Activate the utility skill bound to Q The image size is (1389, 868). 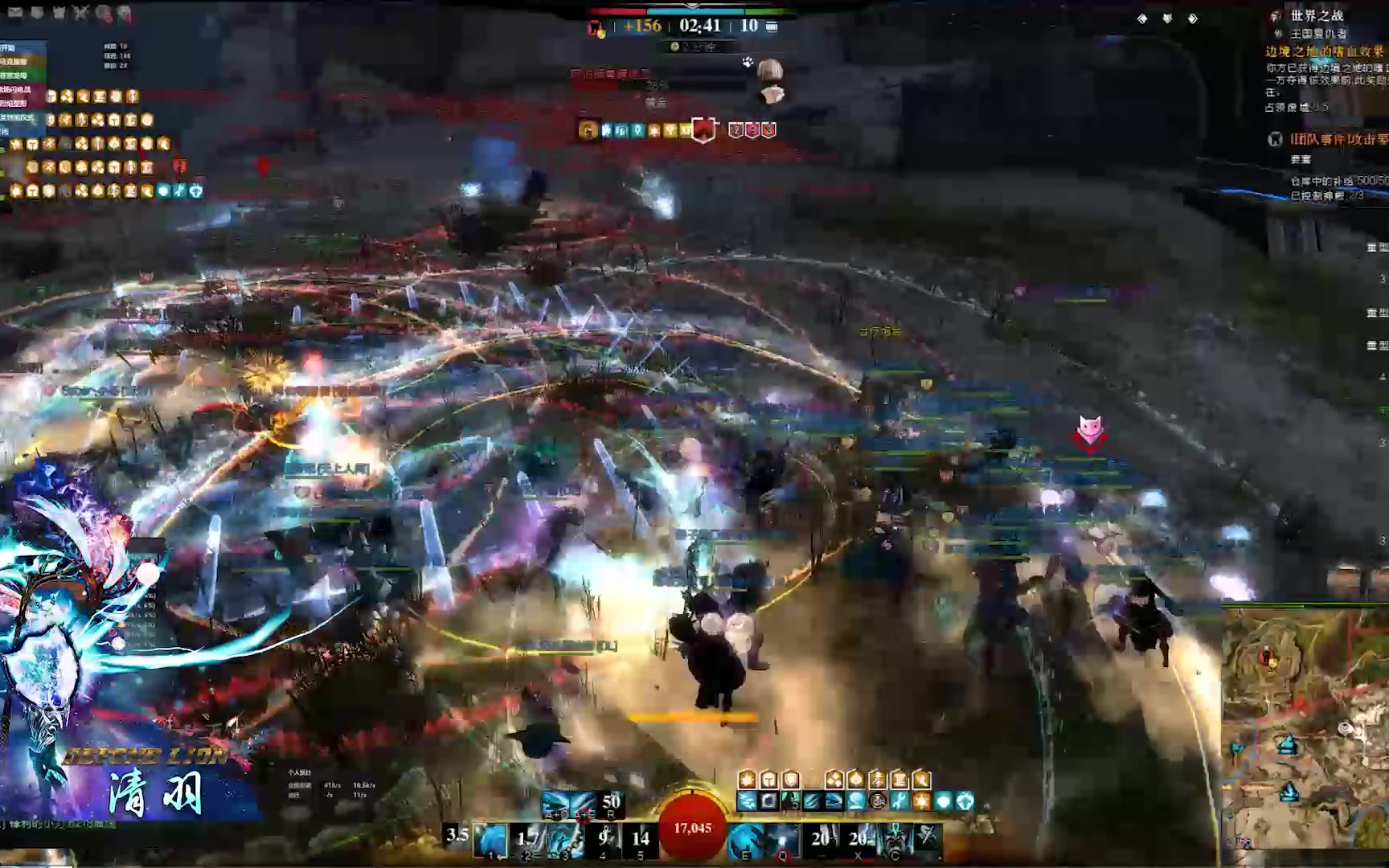tap(783, 840)
